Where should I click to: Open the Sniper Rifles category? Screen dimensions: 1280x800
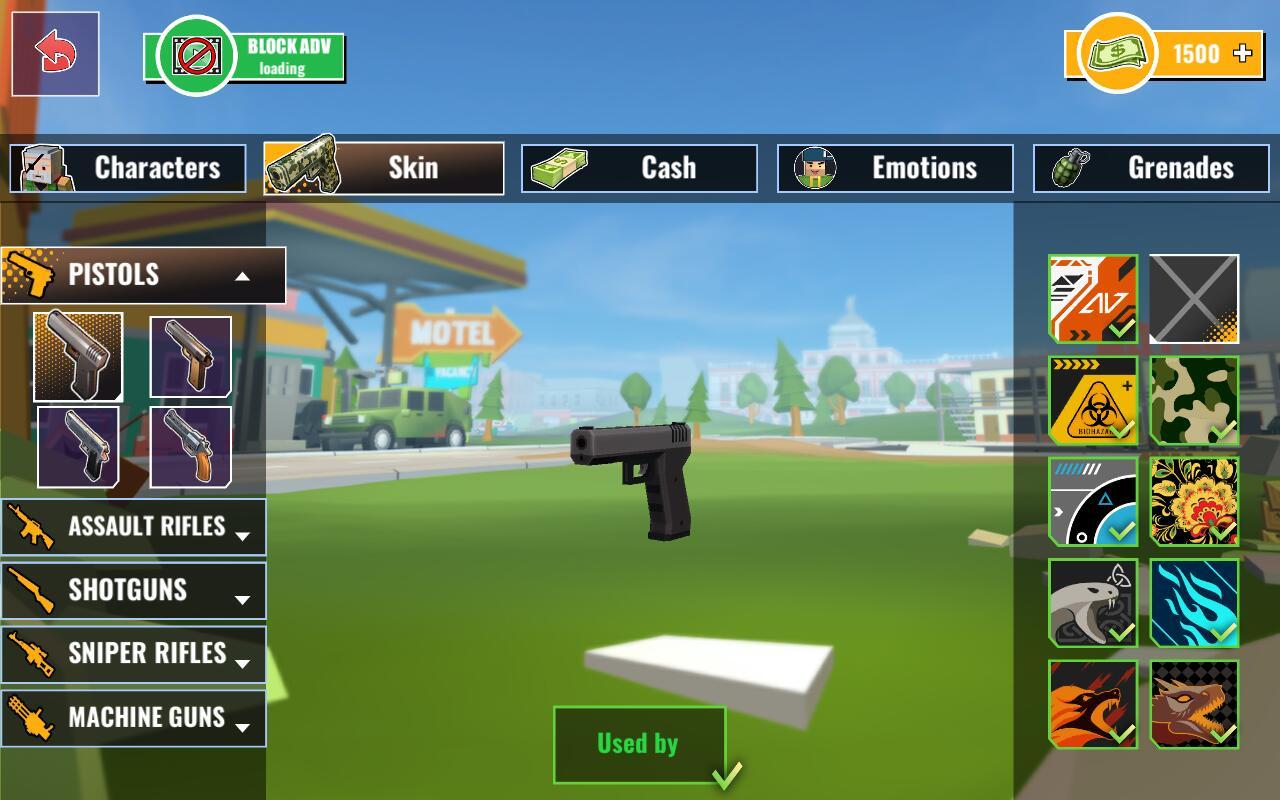click(x=133, y=654)
